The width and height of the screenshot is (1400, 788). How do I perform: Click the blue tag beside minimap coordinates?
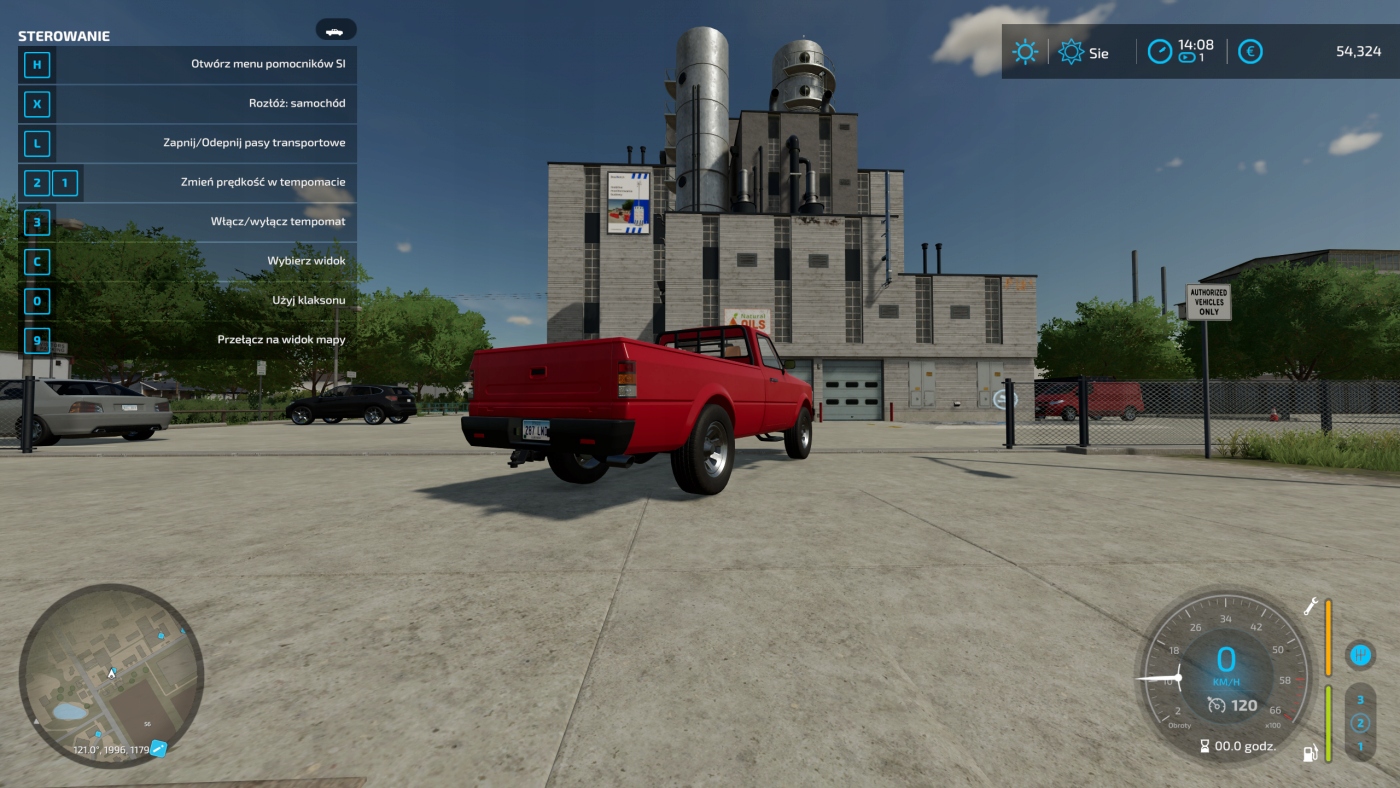point(158,749)
